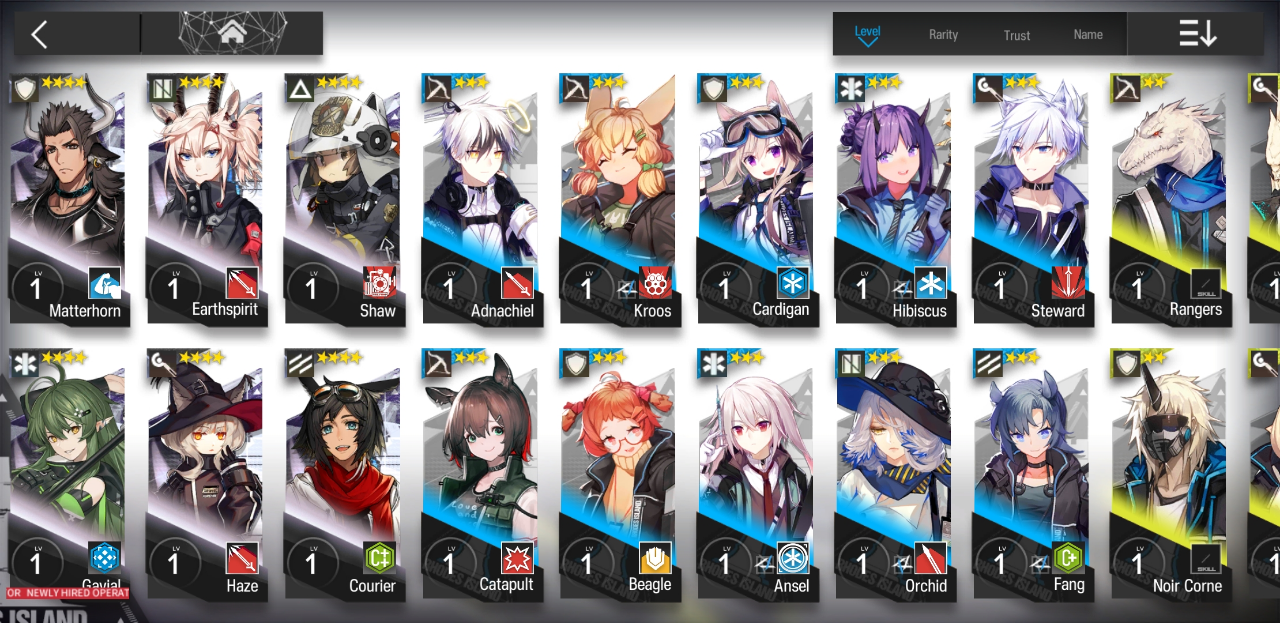Select the Kroos operator card
This screenshot has height=623, width=1280.
click(619, 200)
